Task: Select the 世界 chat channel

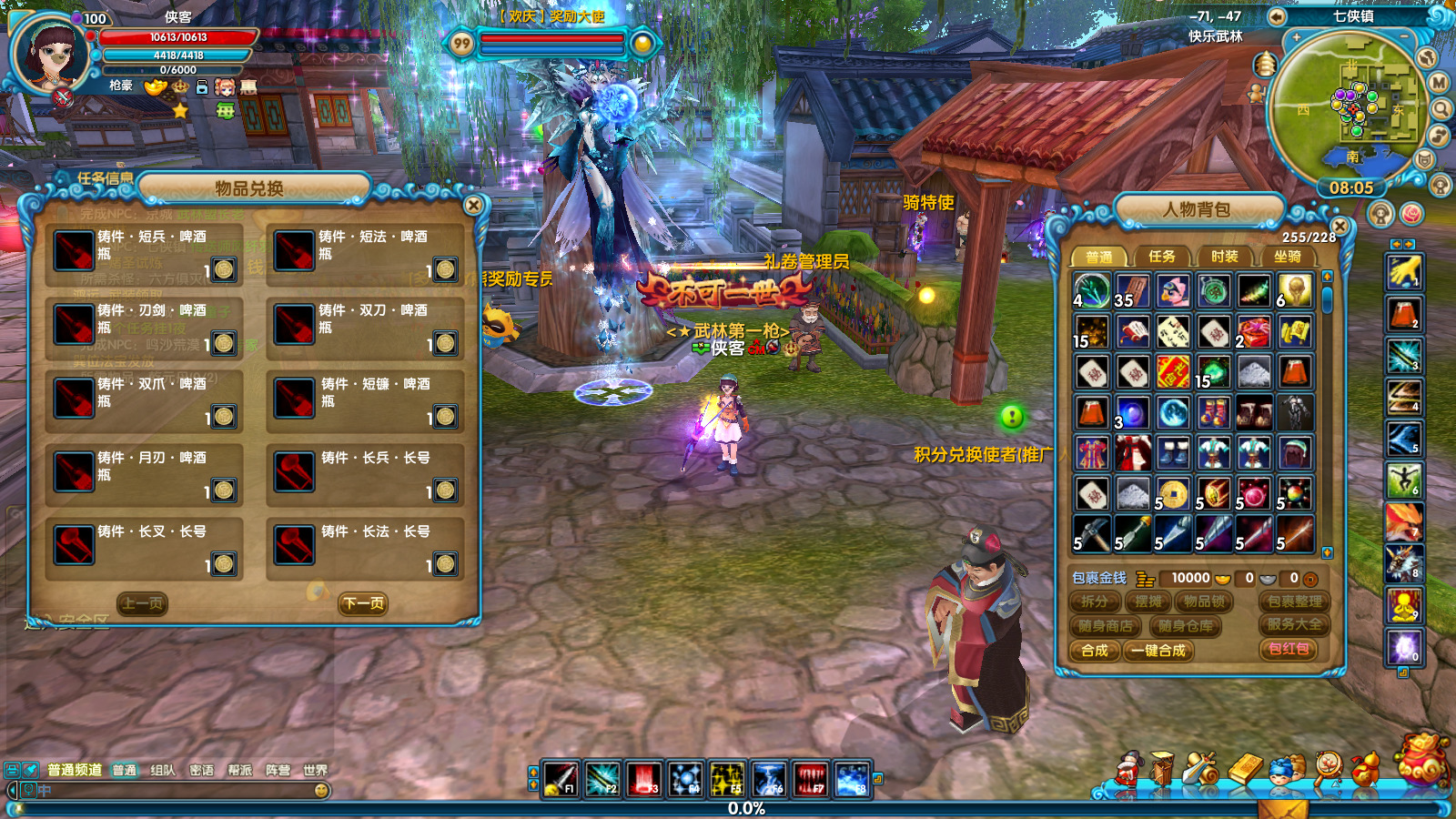Action: pos(315,770)
